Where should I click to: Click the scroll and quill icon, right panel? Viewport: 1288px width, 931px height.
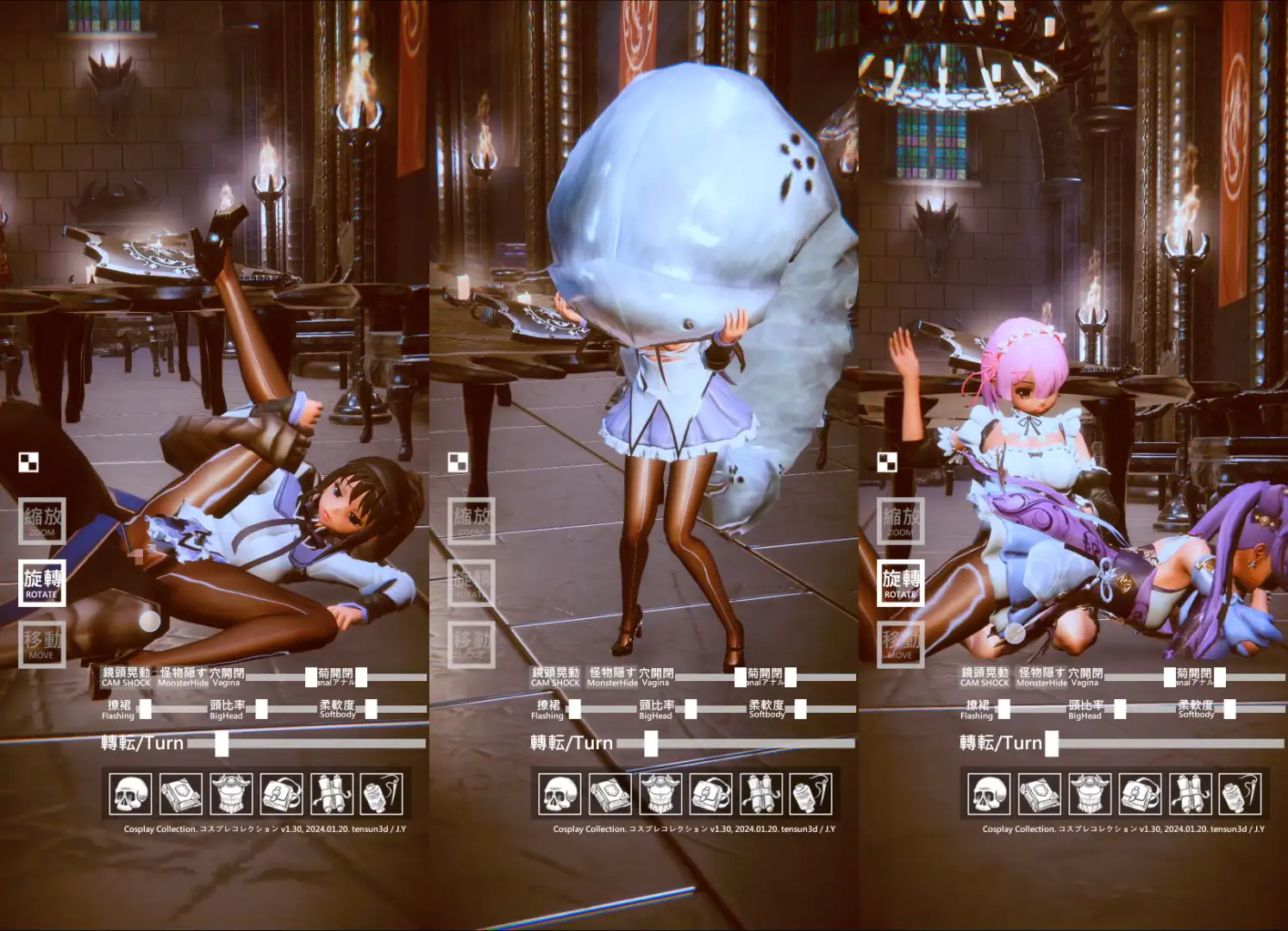(1240, 794)
